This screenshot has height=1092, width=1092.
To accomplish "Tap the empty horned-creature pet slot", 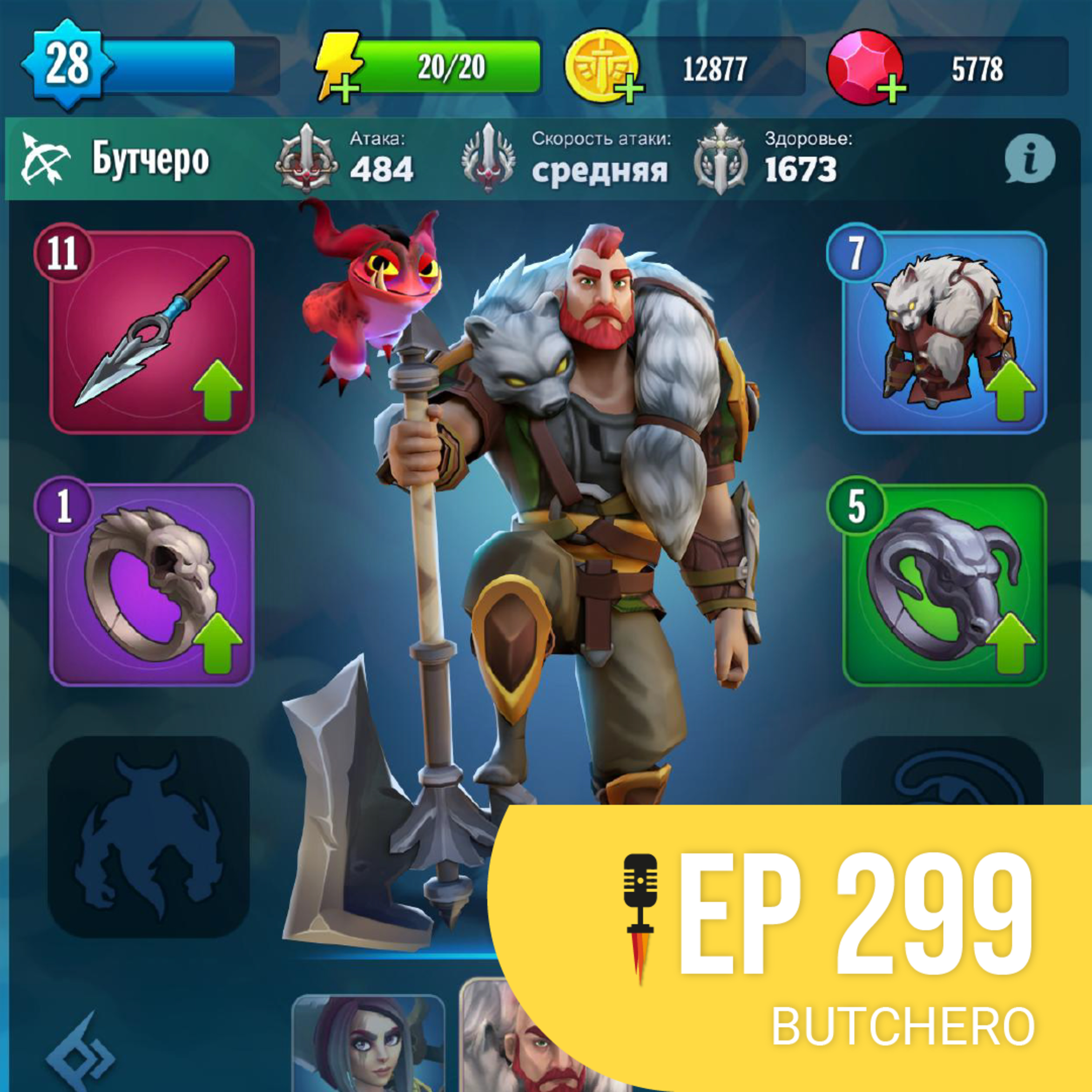I will click(148, 836).
